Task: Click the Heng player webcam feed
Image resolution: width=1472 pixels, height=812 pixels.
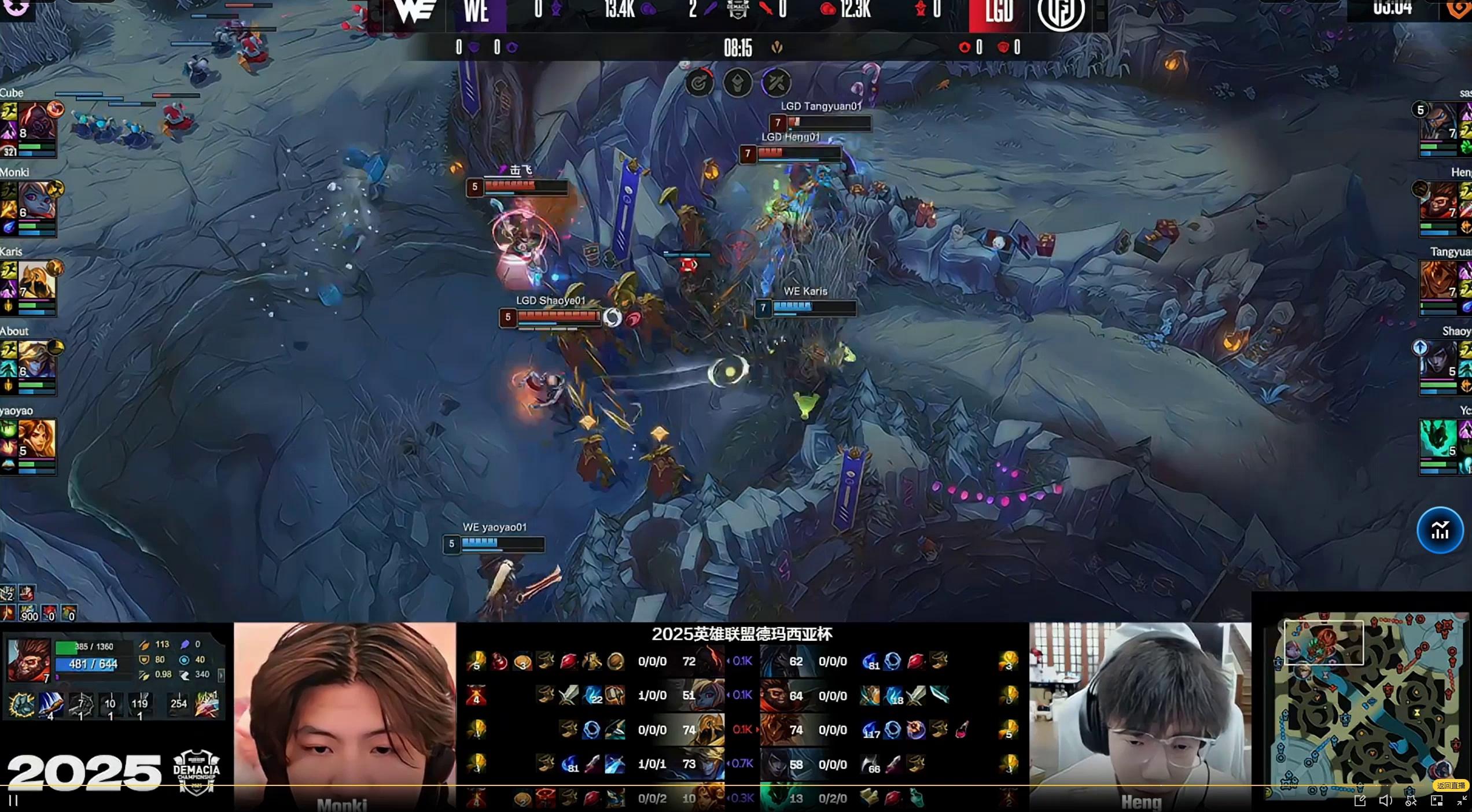Action: 1140,716
